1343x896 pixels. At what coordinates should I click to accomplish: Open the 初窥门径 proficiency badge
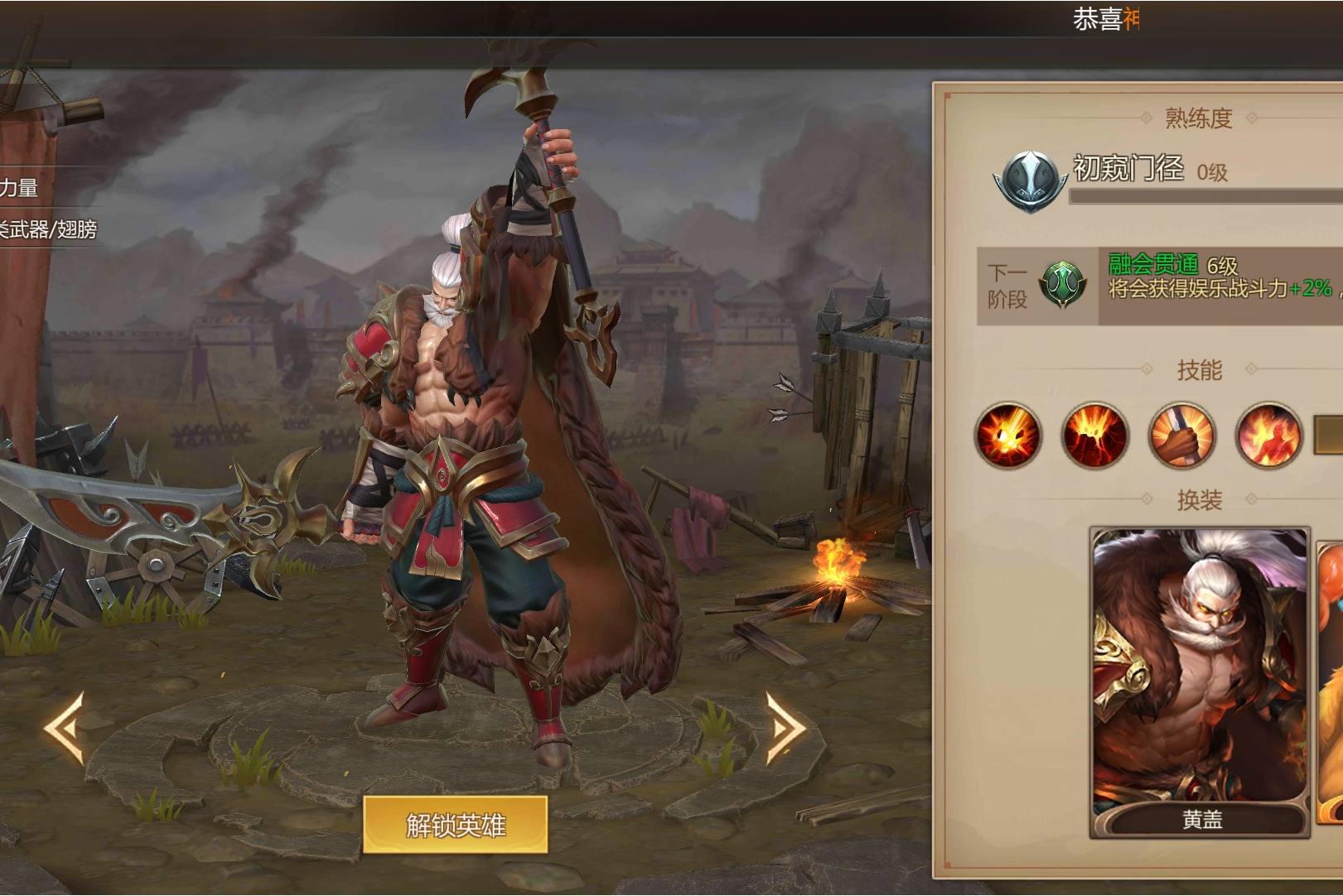(x=1029, y=181)
